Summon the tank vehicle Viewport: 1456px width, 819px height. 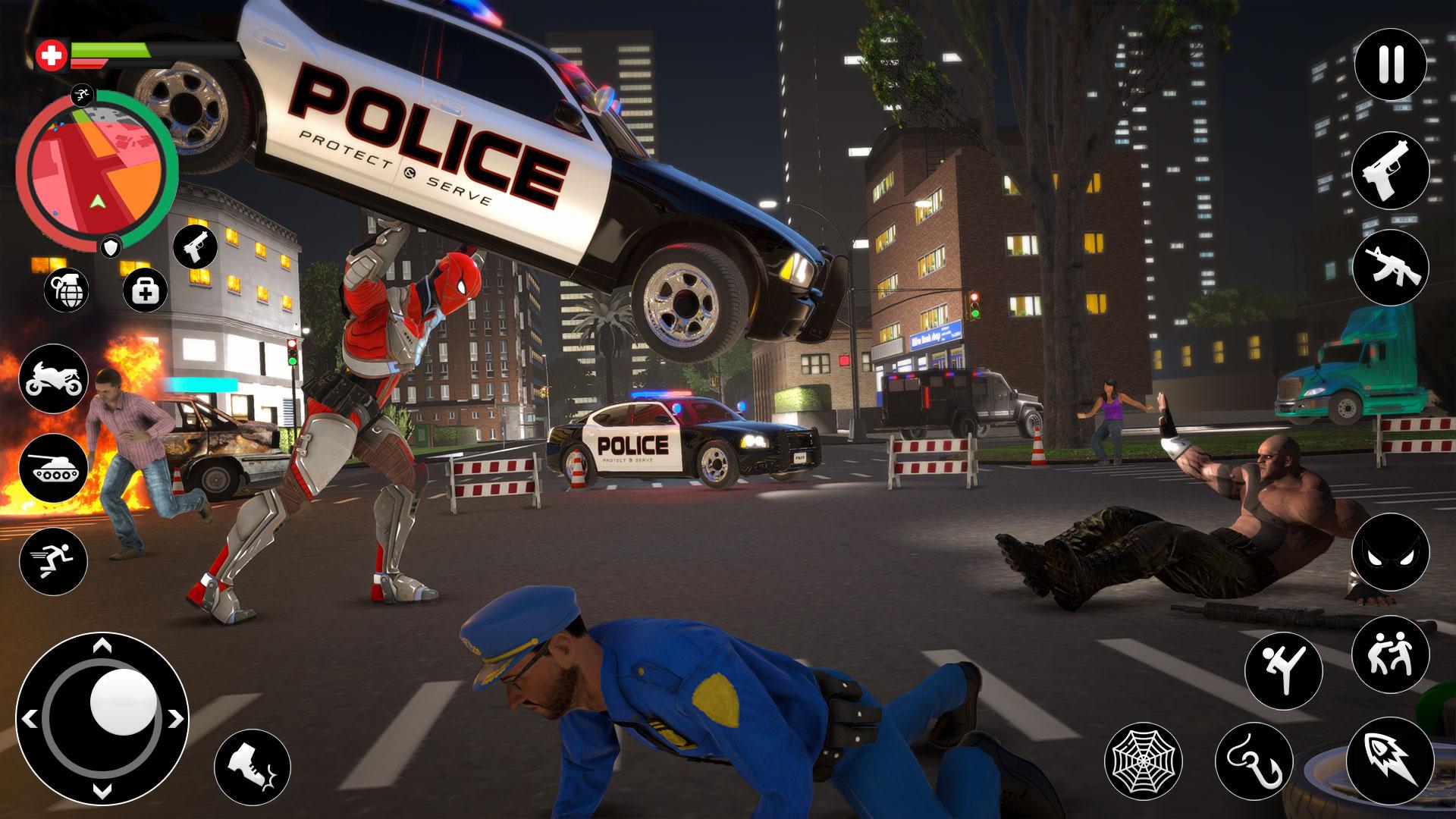pos(54,469)
